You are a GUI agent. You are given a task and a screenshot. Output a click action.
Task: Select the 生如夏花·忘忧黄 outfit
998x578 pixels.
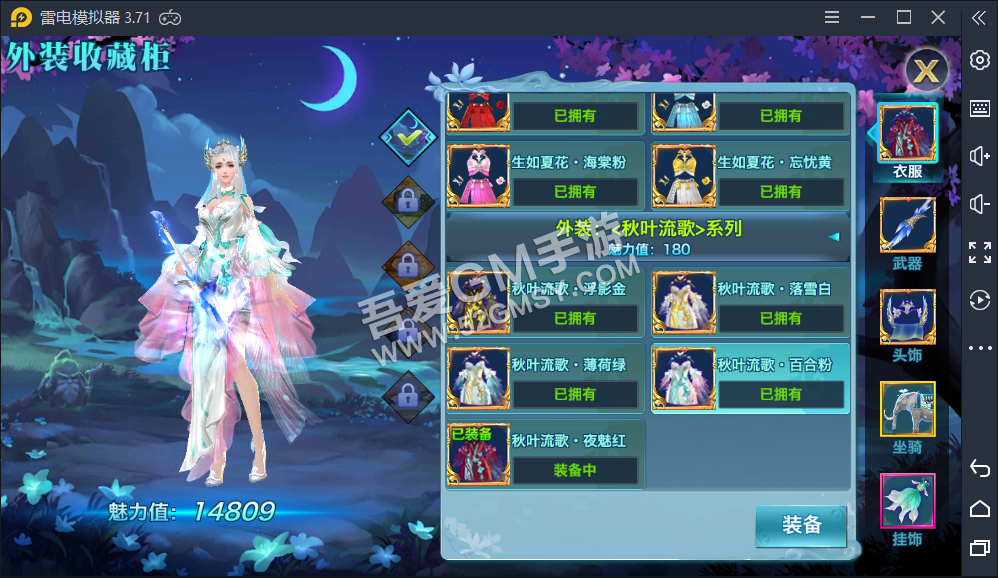[751, 175]
